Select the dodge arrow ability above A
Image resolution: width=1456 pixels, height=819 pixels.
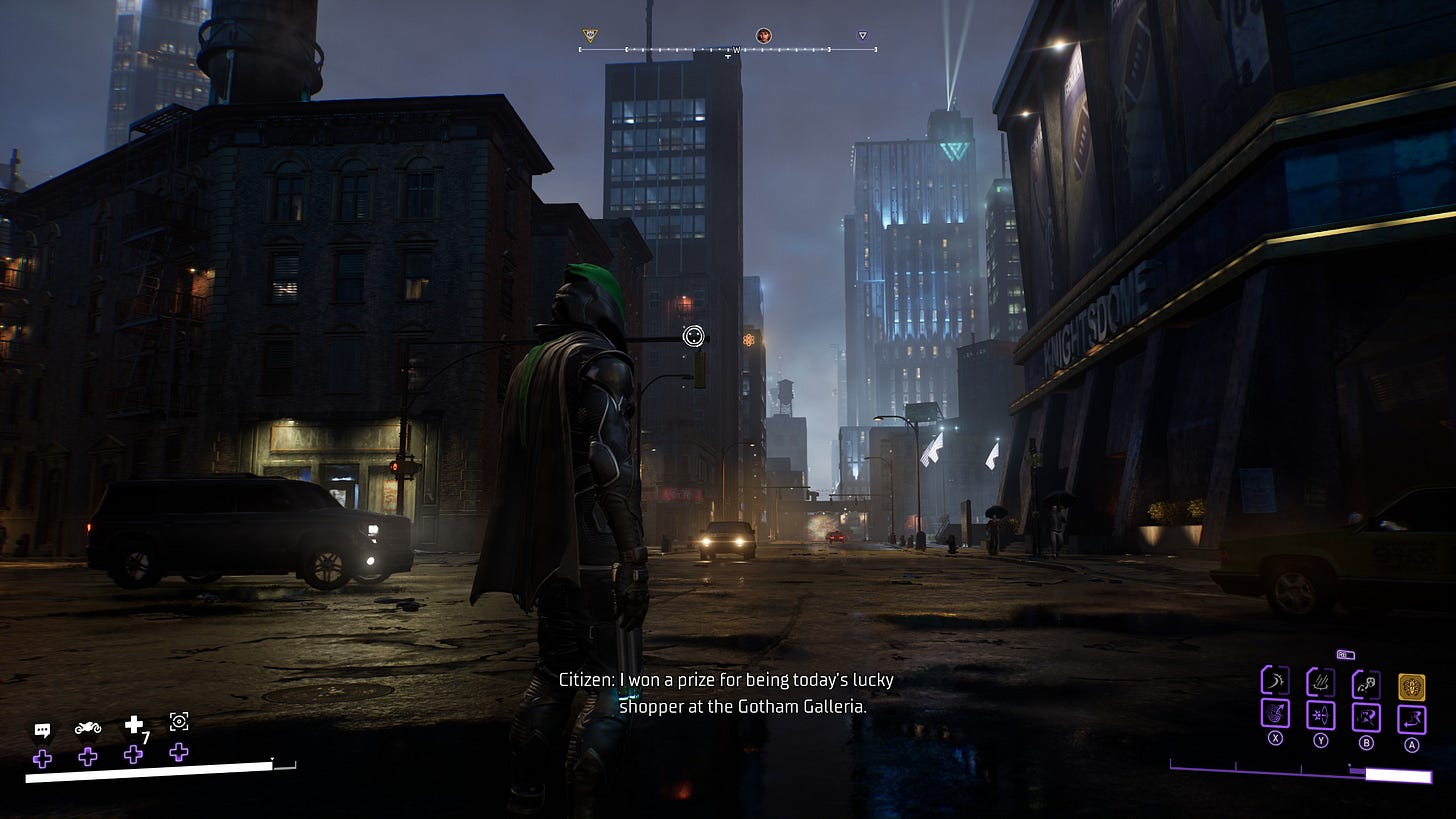1412,717
